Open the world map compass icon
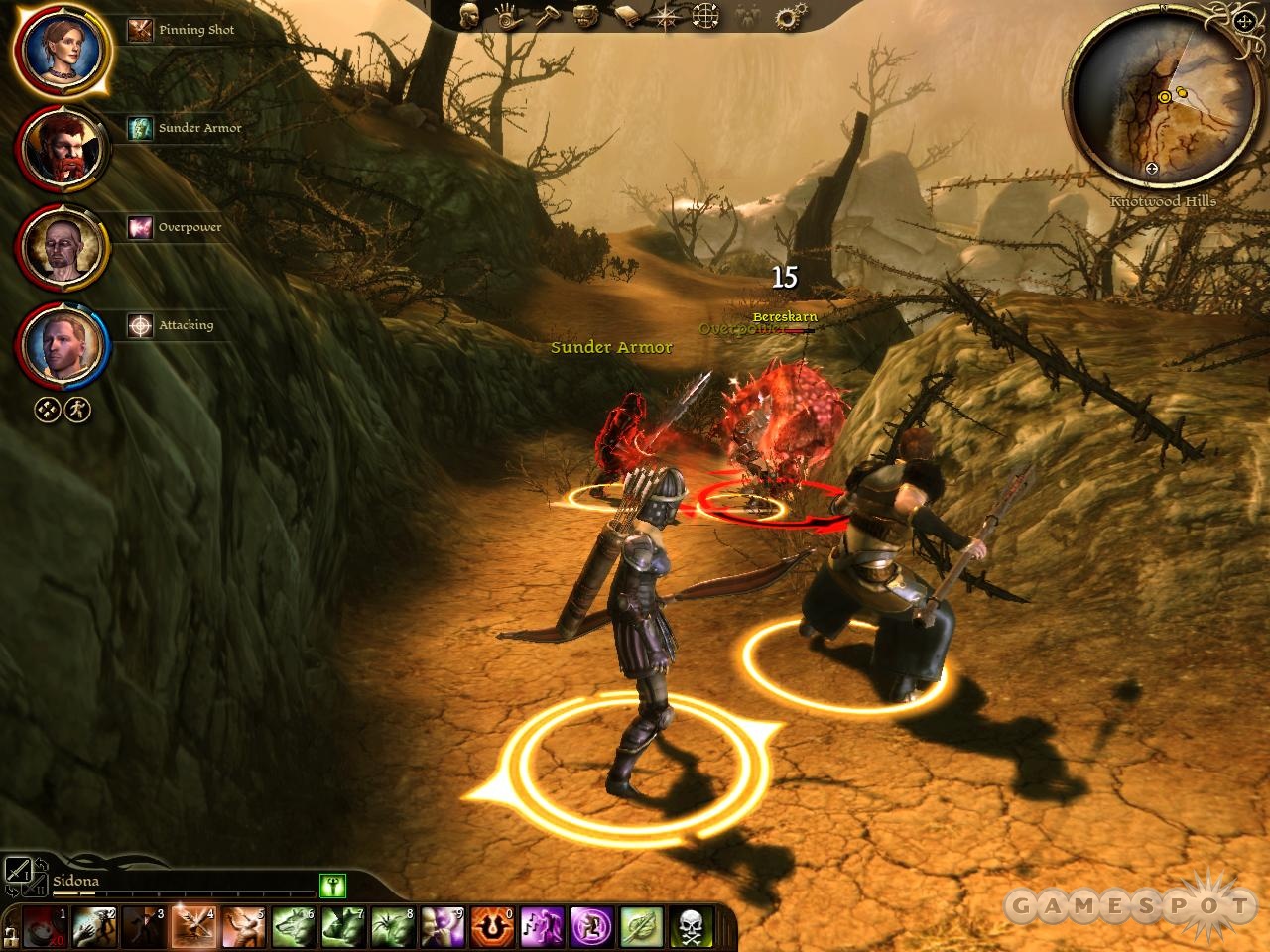The image size is (1270, 952). tap(667, 16)
